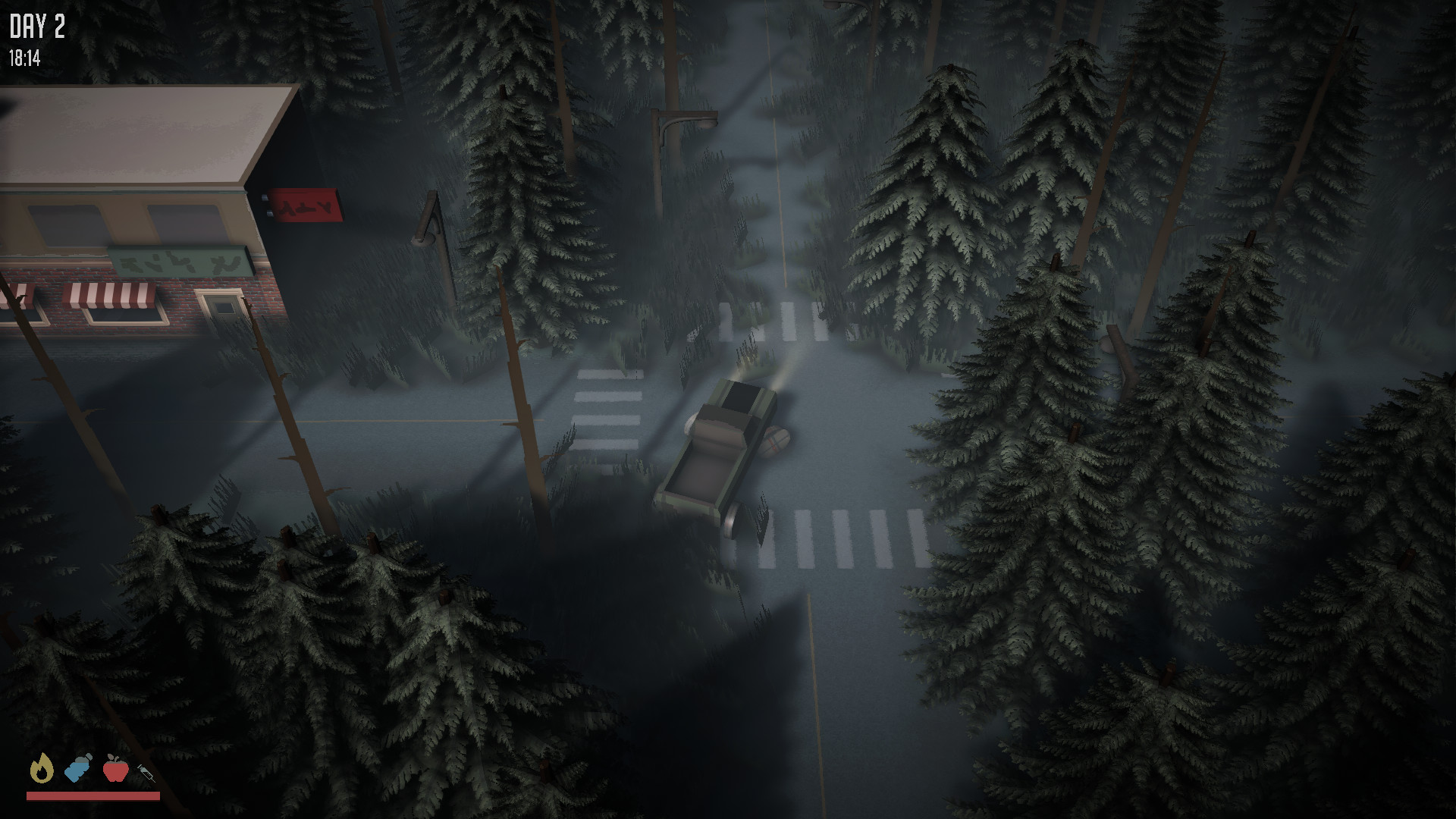Select the fire/warmth status icon

point(43,770)
